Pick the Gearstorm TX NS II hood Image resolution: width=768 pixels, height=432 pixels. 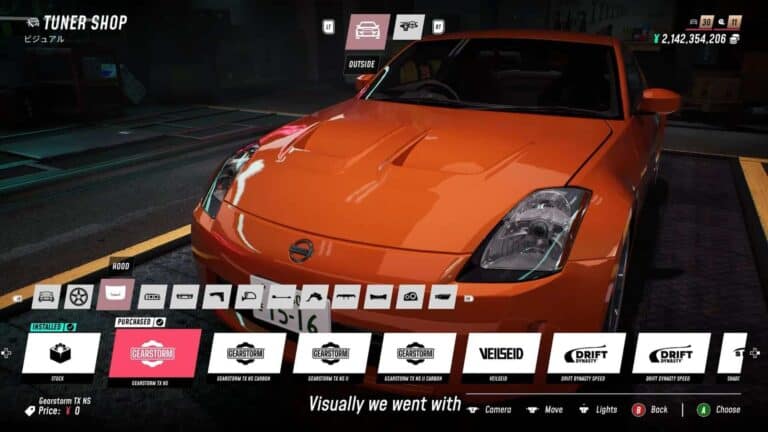tap(331, 353)
